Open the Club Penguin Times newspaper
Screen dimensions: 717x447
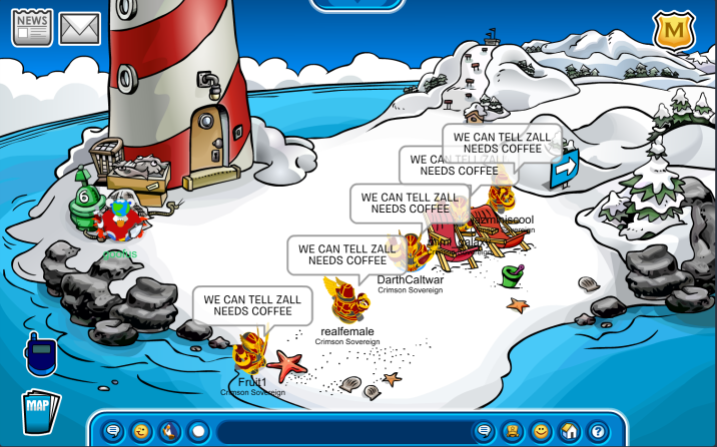[32, 27]
